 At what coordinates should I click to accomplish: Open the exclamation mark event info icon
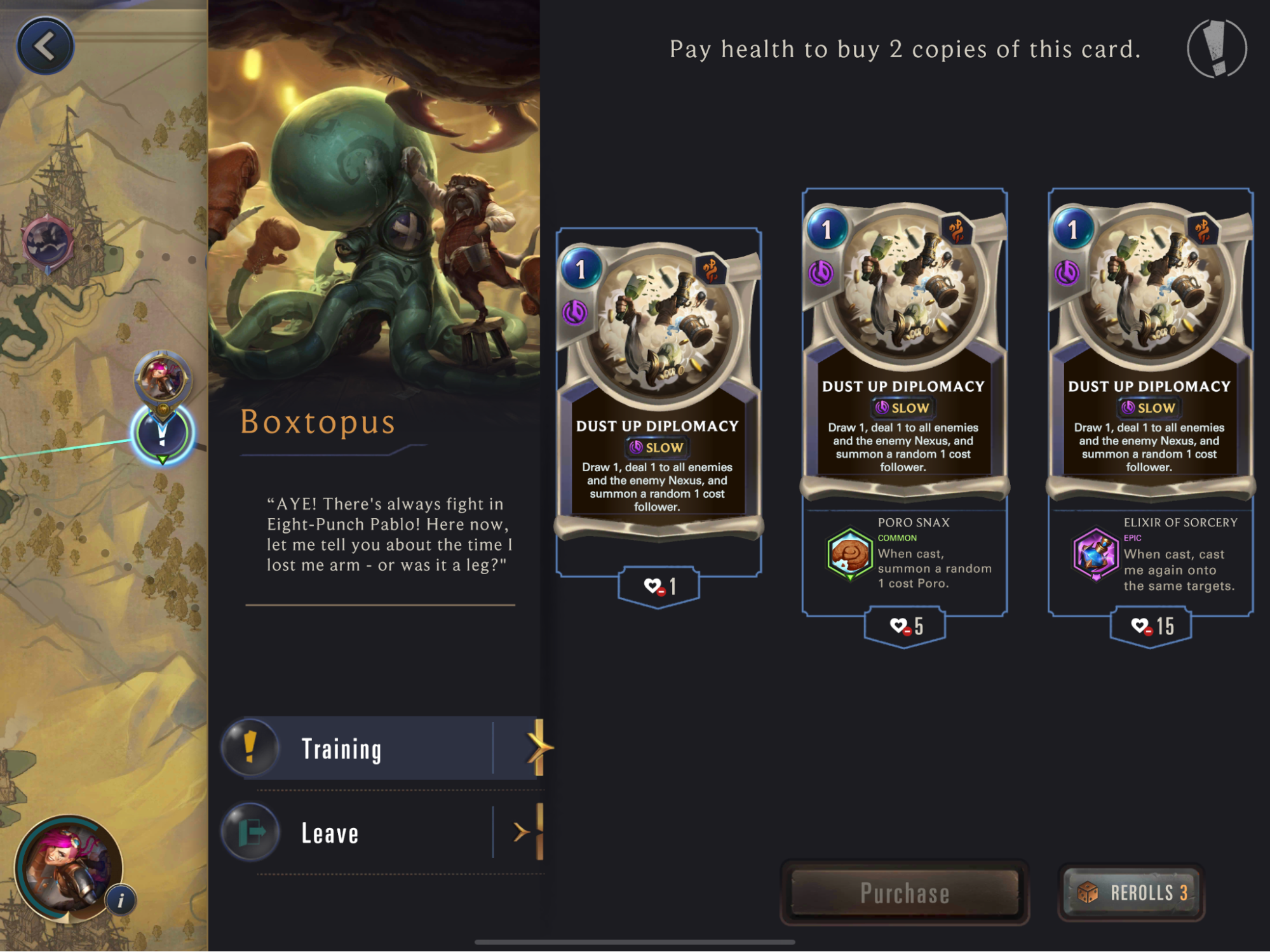tap(1217, 49)
